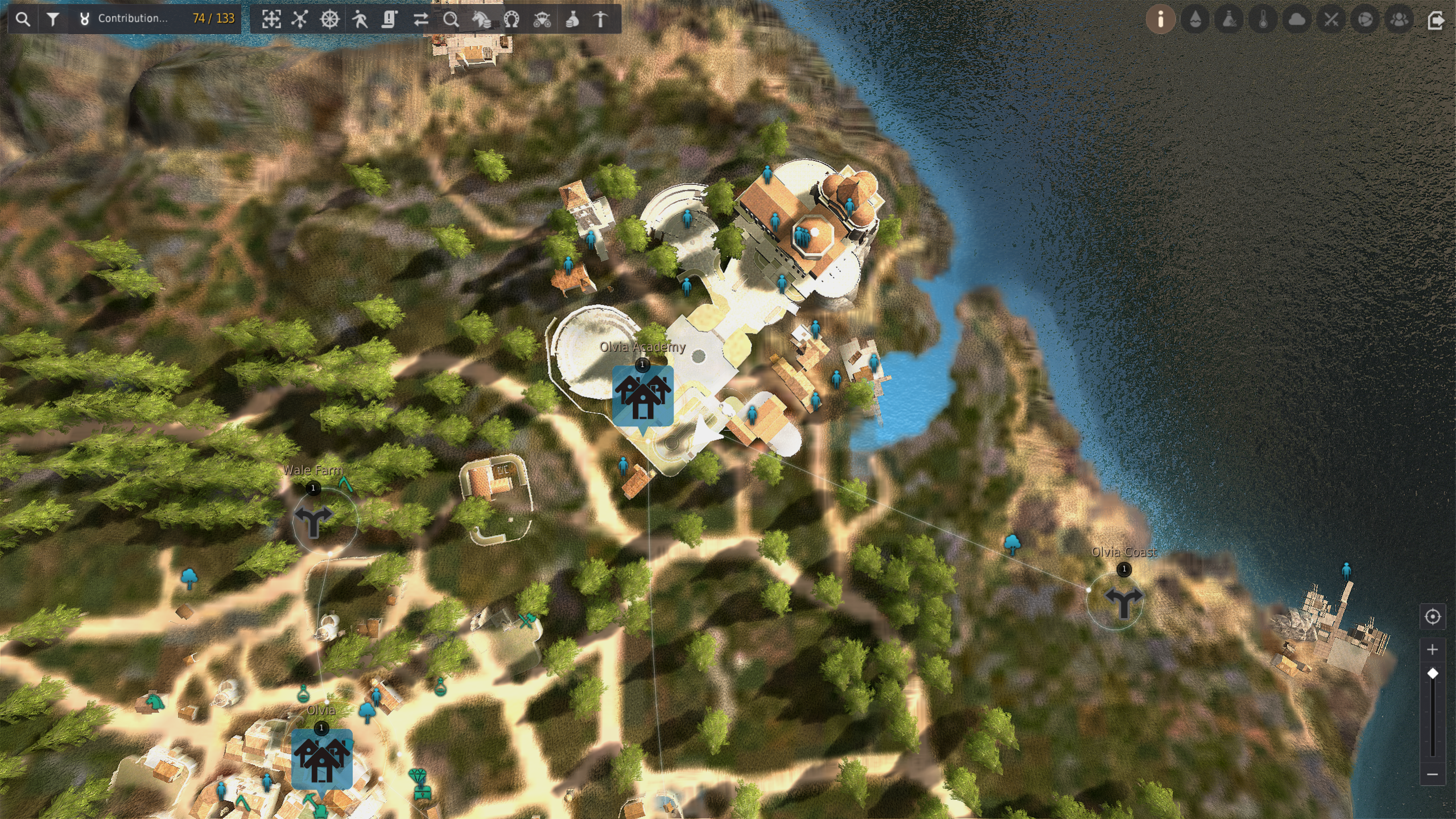Open the horseshoe stable icon
The image size is (1456, 819).
click(x=512, y=19)
